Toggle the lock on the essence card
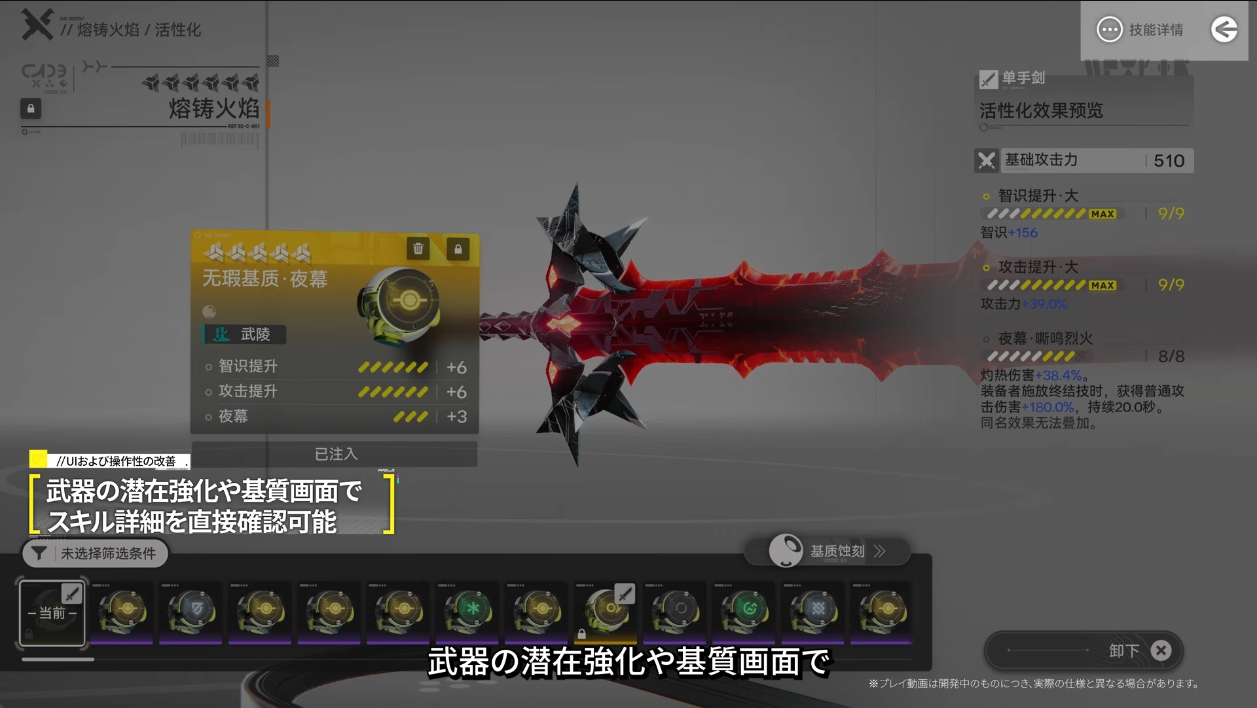The image size is (1257, 708). [458, 249]
